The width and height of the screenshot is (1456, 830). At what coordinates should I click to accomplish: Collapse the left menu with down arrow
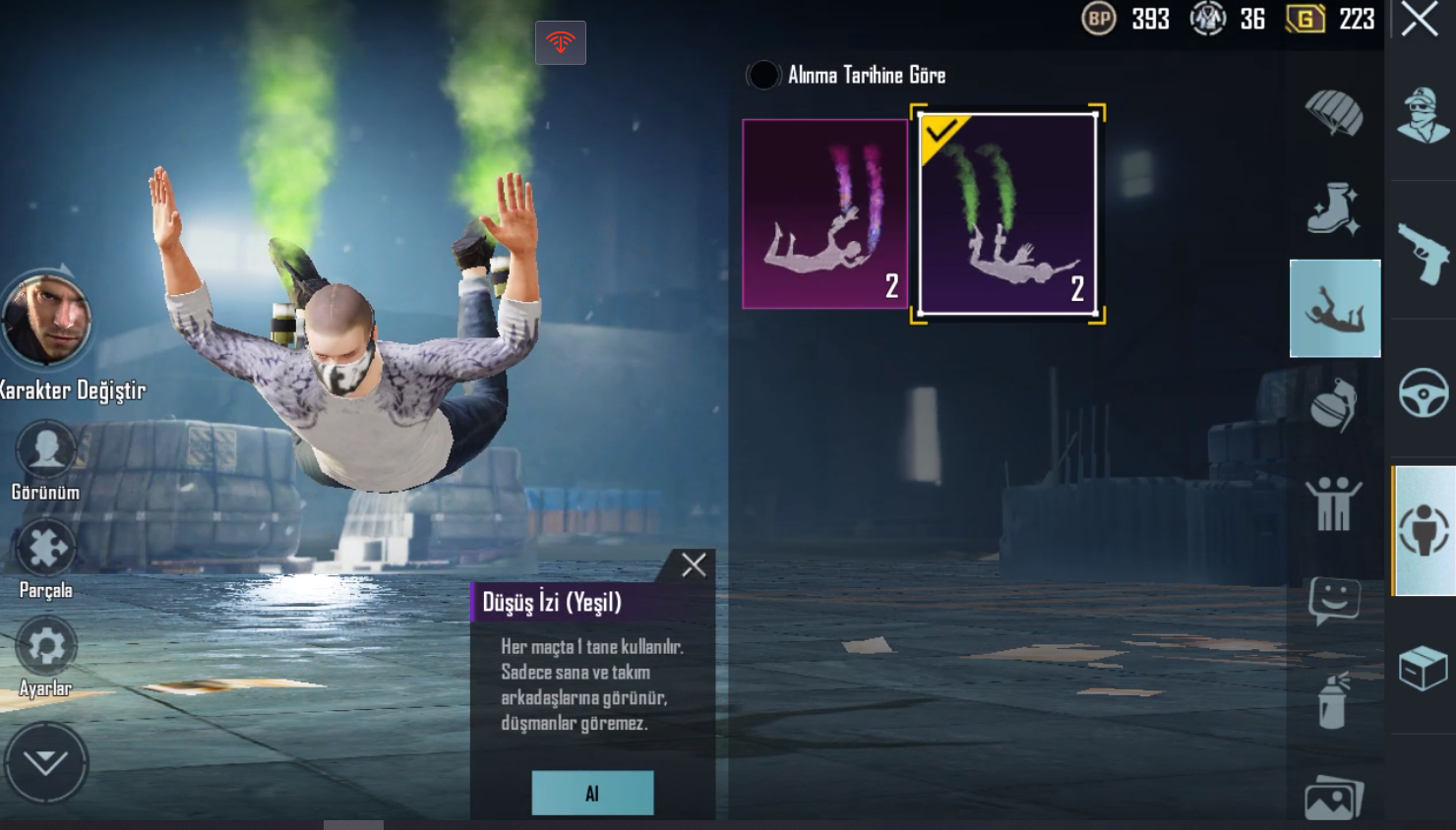pyautogui.click(x=45, y=762)
